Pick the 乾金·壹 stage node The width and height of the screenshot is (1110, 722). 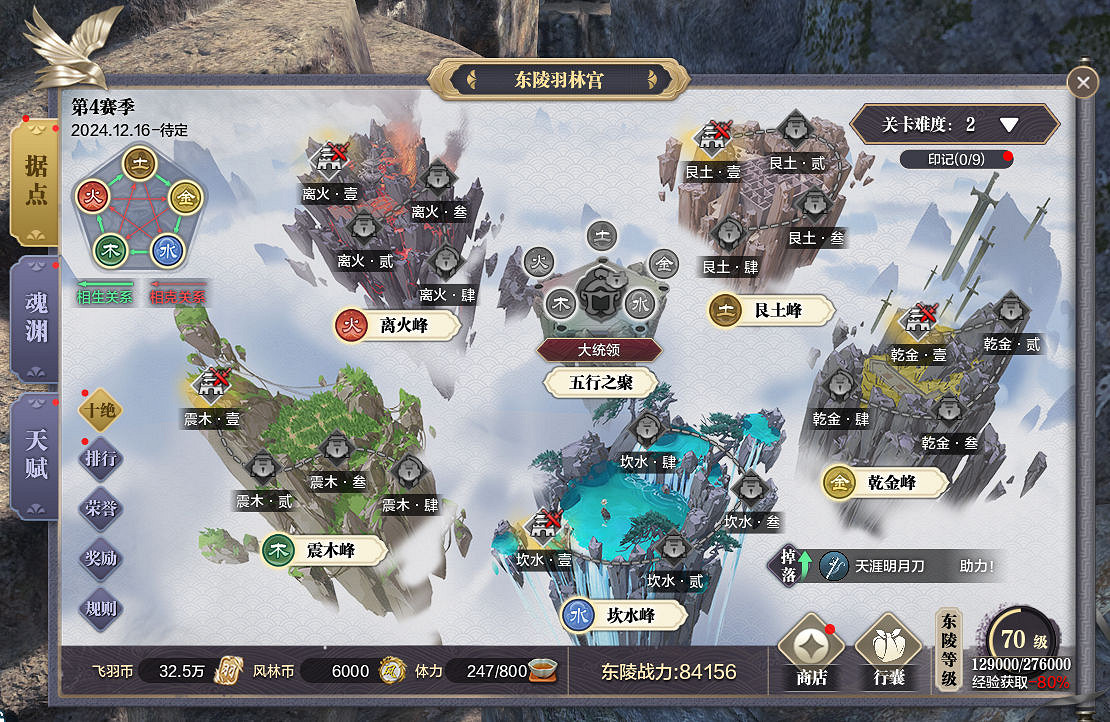pyautogui.click(x=918, y=322)
